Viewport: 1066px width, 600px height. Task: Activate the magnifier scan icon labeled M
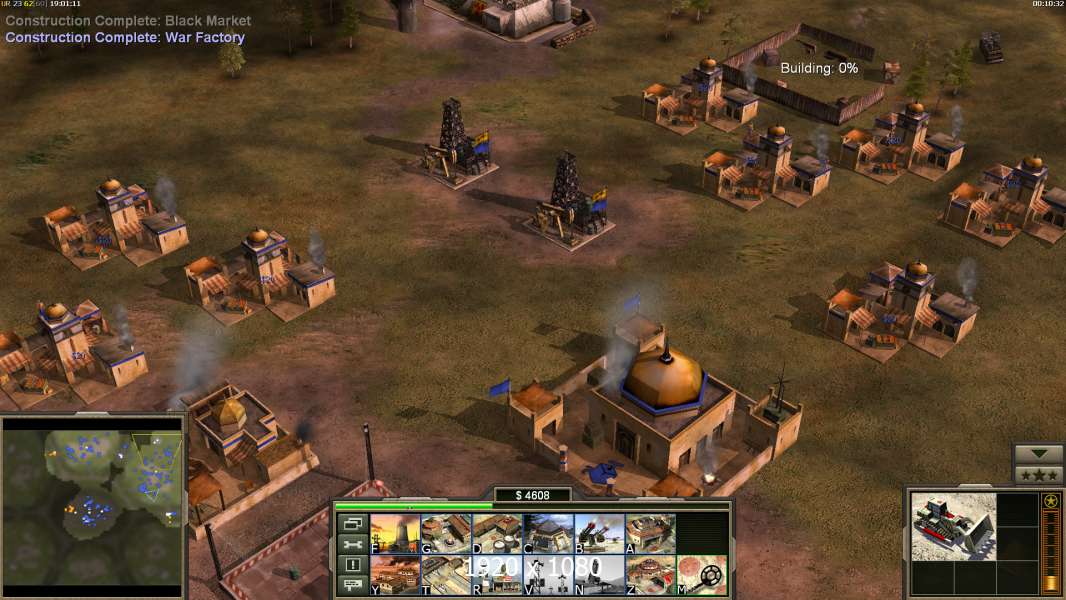701,575
